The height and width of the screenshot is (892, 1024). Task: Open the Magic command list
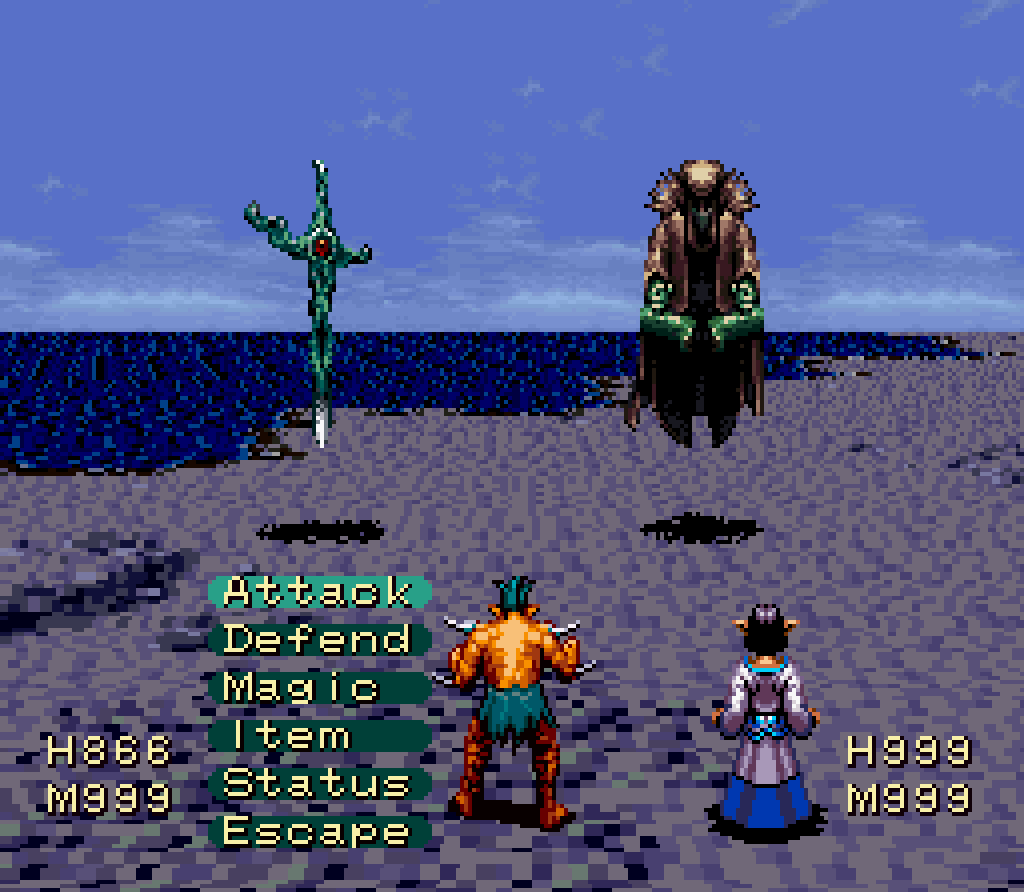click(x=318, y=687)
